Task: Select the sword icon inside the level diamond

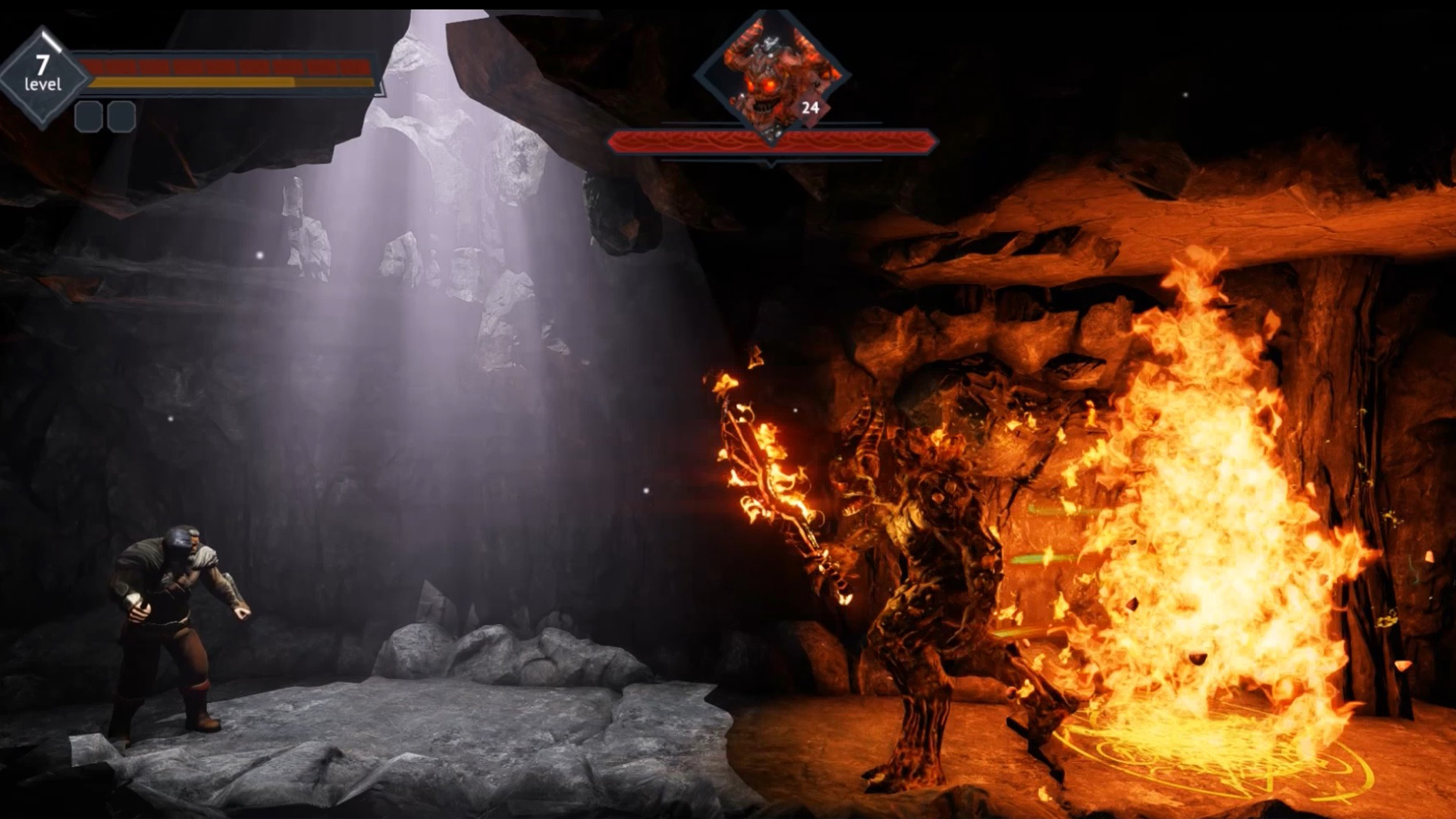Action: click(x=50, y=42)
